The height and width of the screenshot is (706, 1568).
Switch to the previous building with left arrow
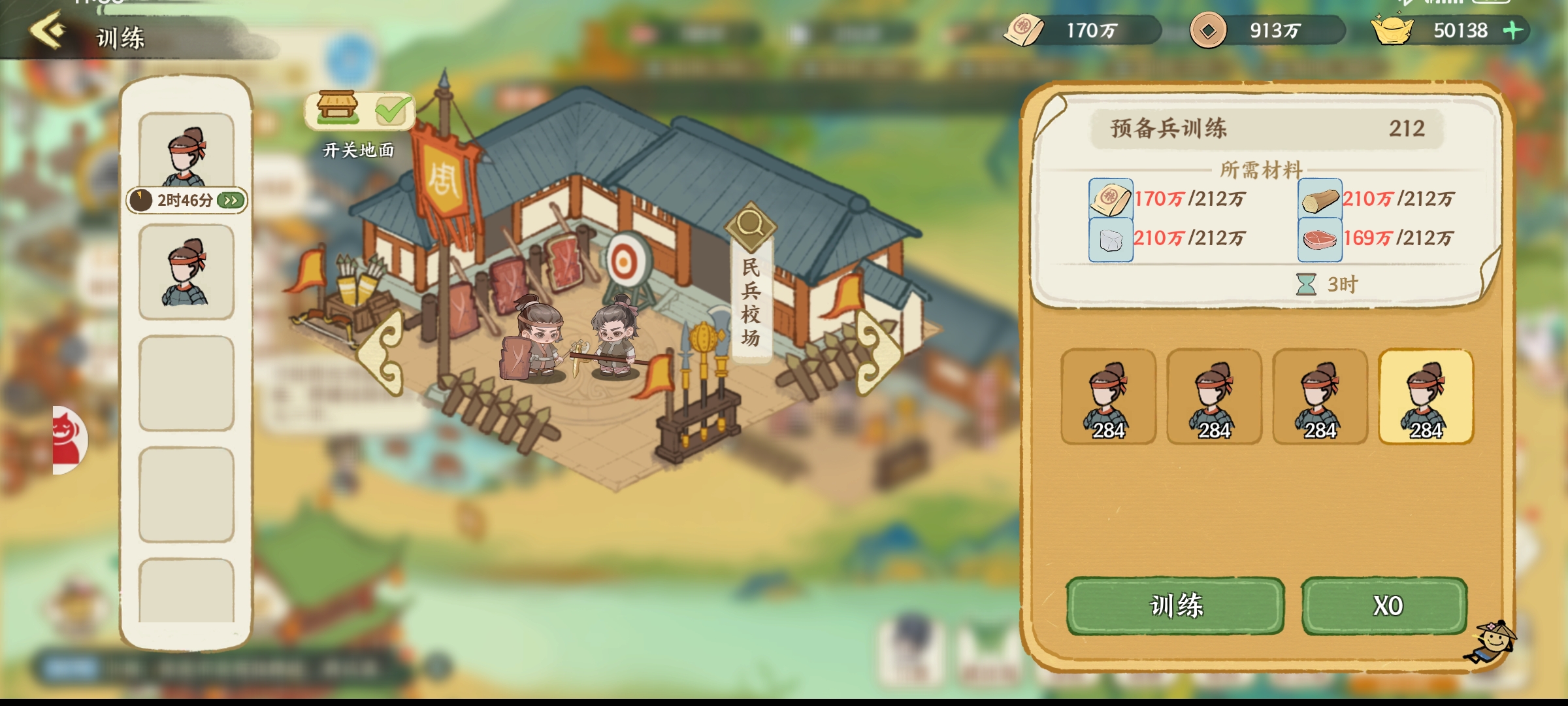tap(383, 353)
